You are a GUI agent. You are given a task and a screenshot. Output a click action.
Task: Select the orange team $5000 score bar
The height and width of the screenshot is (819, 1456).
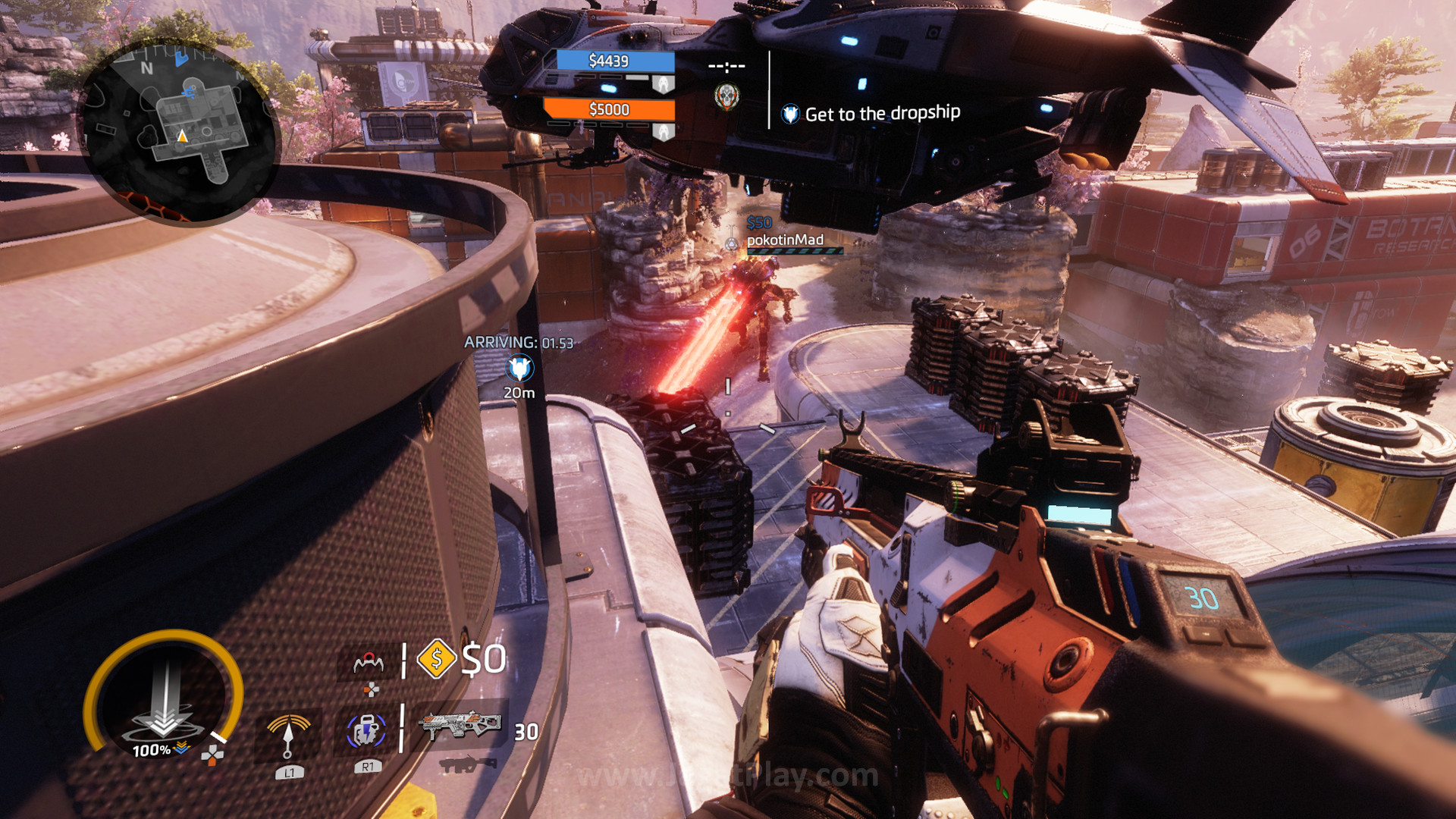point(609,109)
